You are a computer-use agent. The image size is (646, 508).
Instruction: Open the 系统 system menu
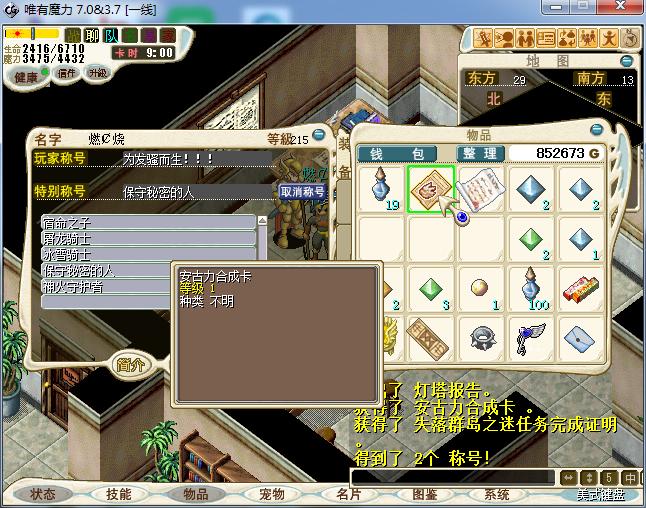(497, 494)
